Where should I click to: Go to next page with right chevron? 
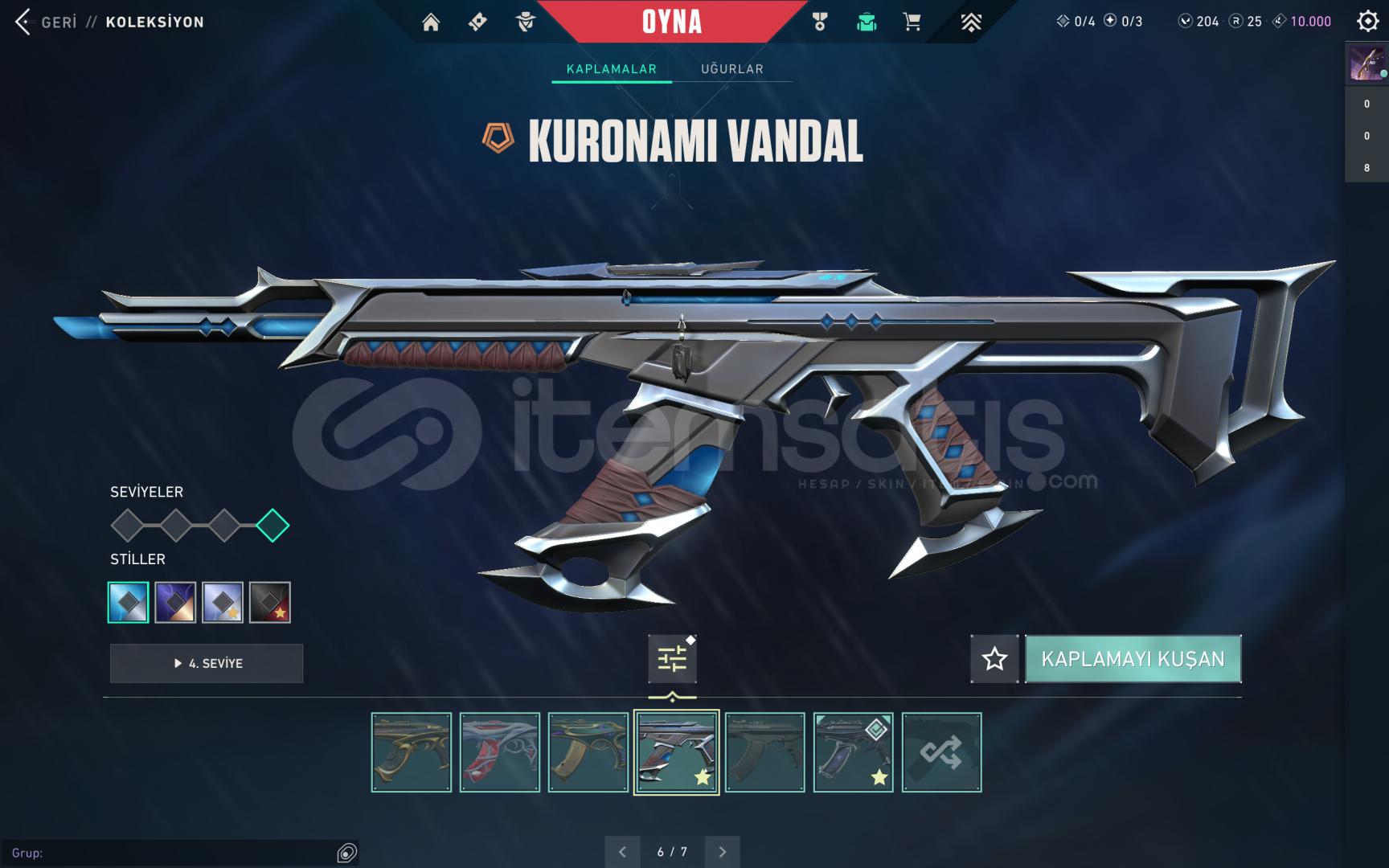722,851
